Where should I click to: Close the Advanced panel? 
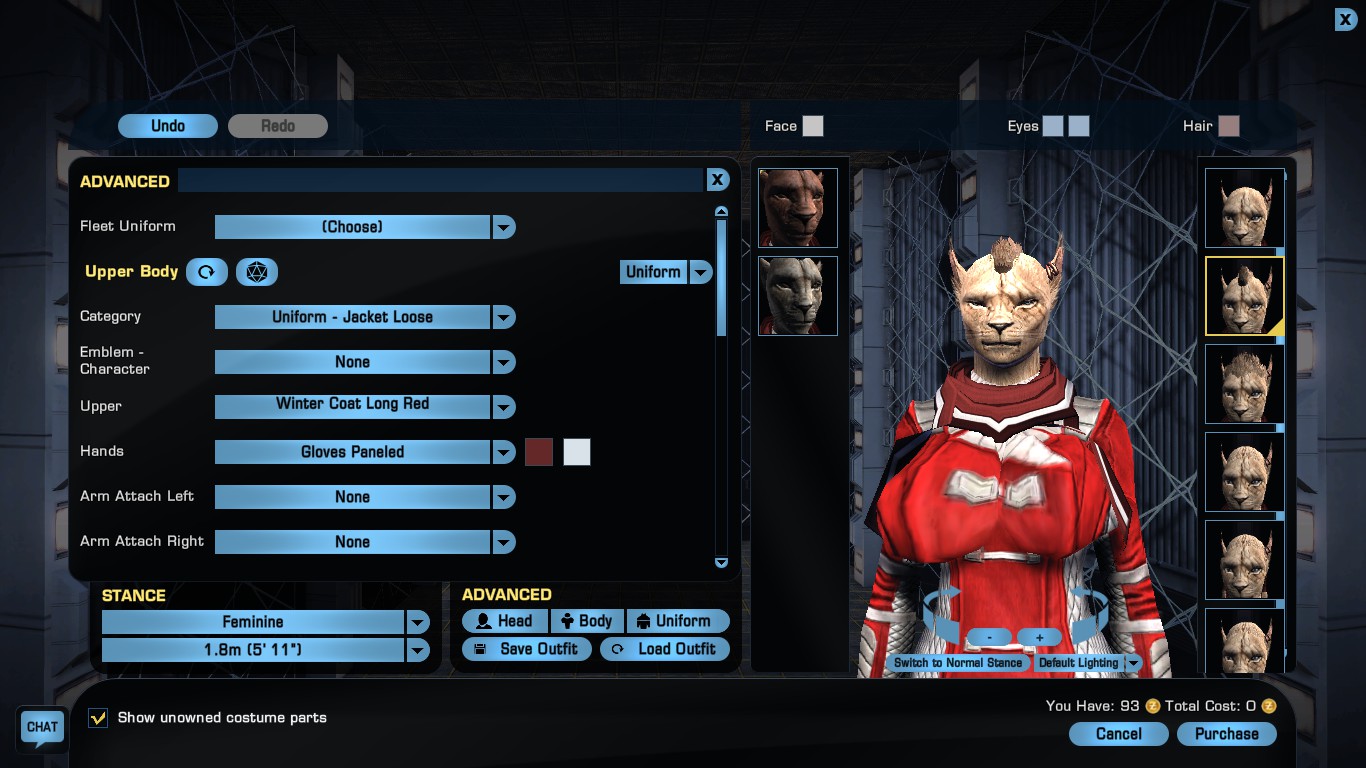tap(717, 180)
